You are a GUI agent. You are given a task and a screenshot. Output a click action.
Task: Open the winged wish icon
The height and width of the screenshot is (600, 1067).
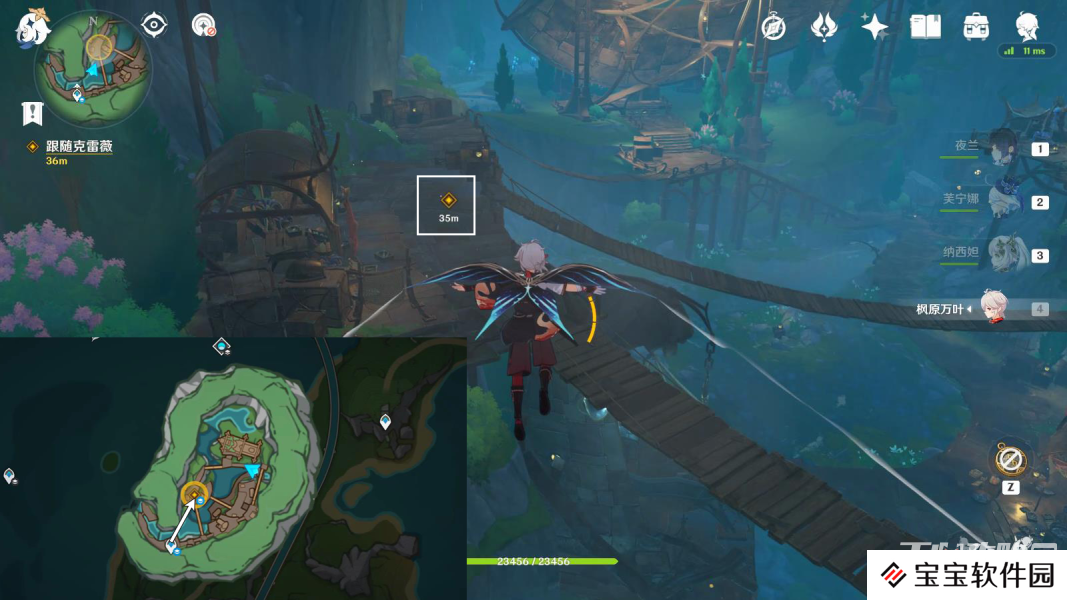click(x=823, y=27)
